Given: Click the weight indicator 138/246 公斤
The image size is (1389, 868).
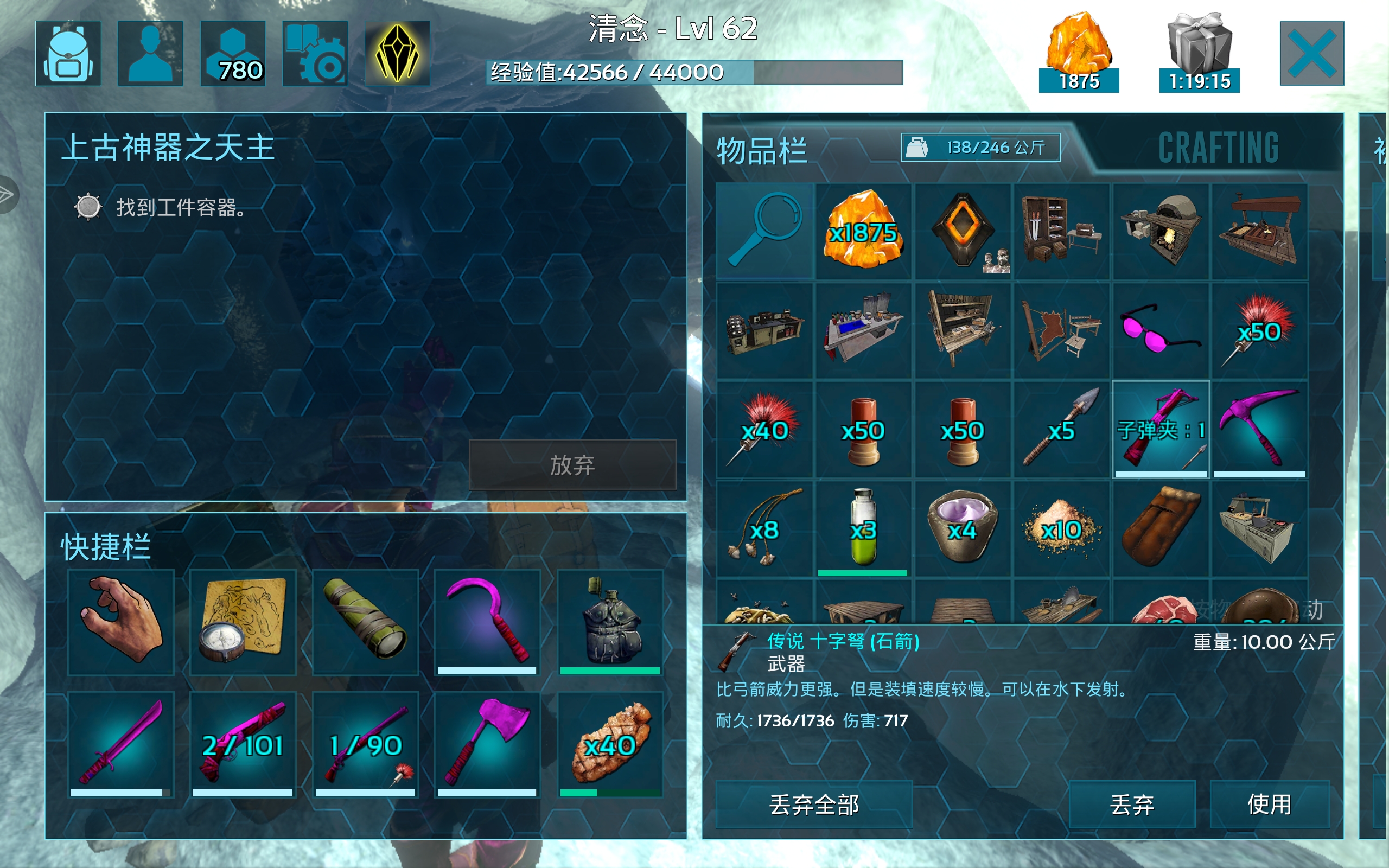Looking at the screenshot, I should tap(980, 148).
